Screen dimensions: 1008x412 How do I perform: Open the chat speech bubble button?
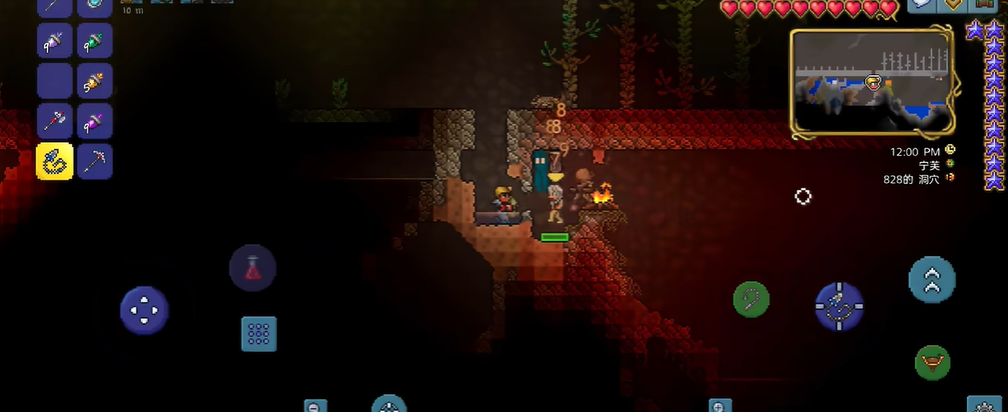(923, 6)
